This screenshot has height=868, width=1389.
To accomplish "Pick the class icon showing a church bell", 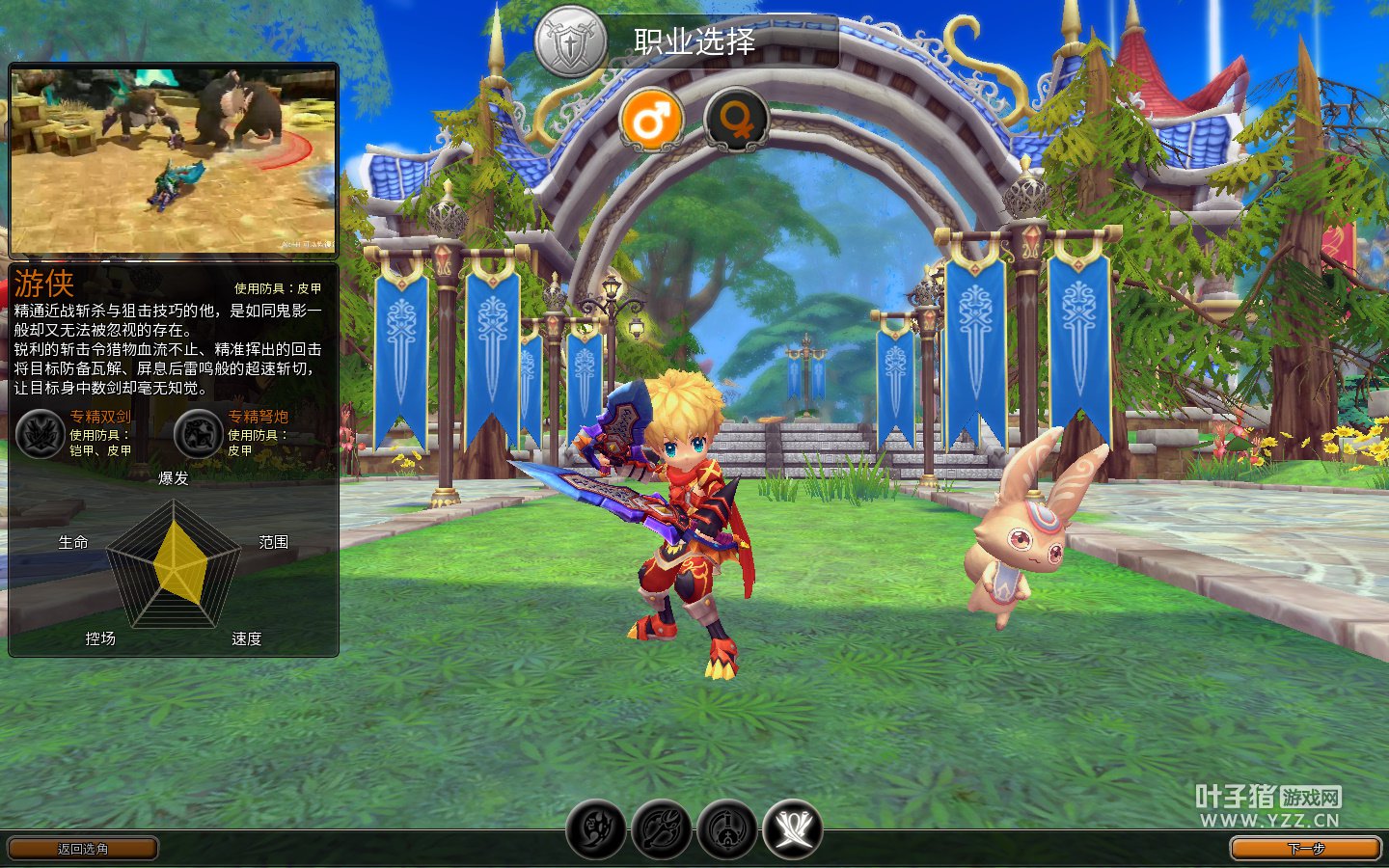I will (x=727, y=828).
